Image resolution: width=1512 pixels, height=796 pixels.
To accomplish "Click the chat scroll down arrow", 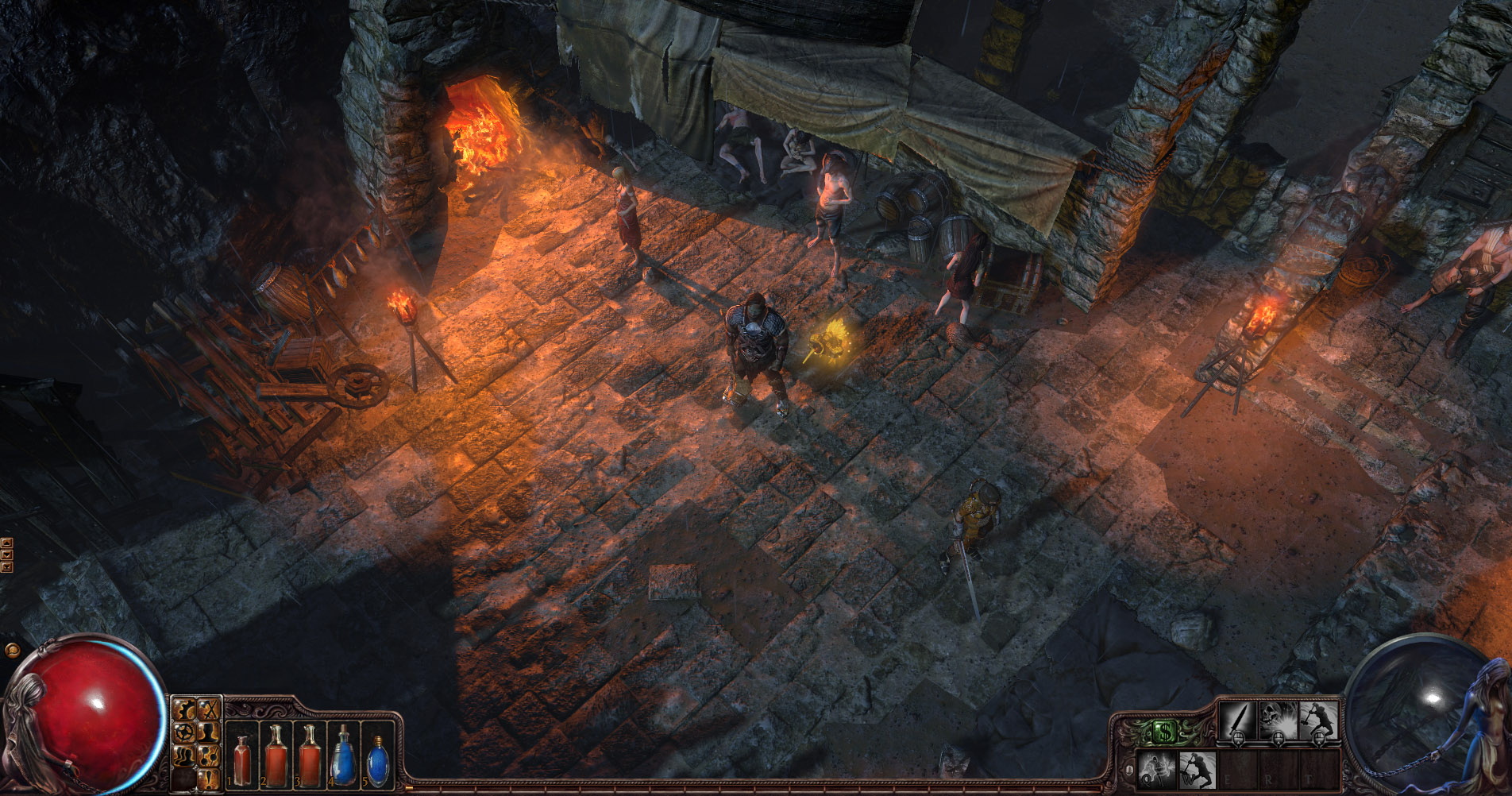I will 7,555.
